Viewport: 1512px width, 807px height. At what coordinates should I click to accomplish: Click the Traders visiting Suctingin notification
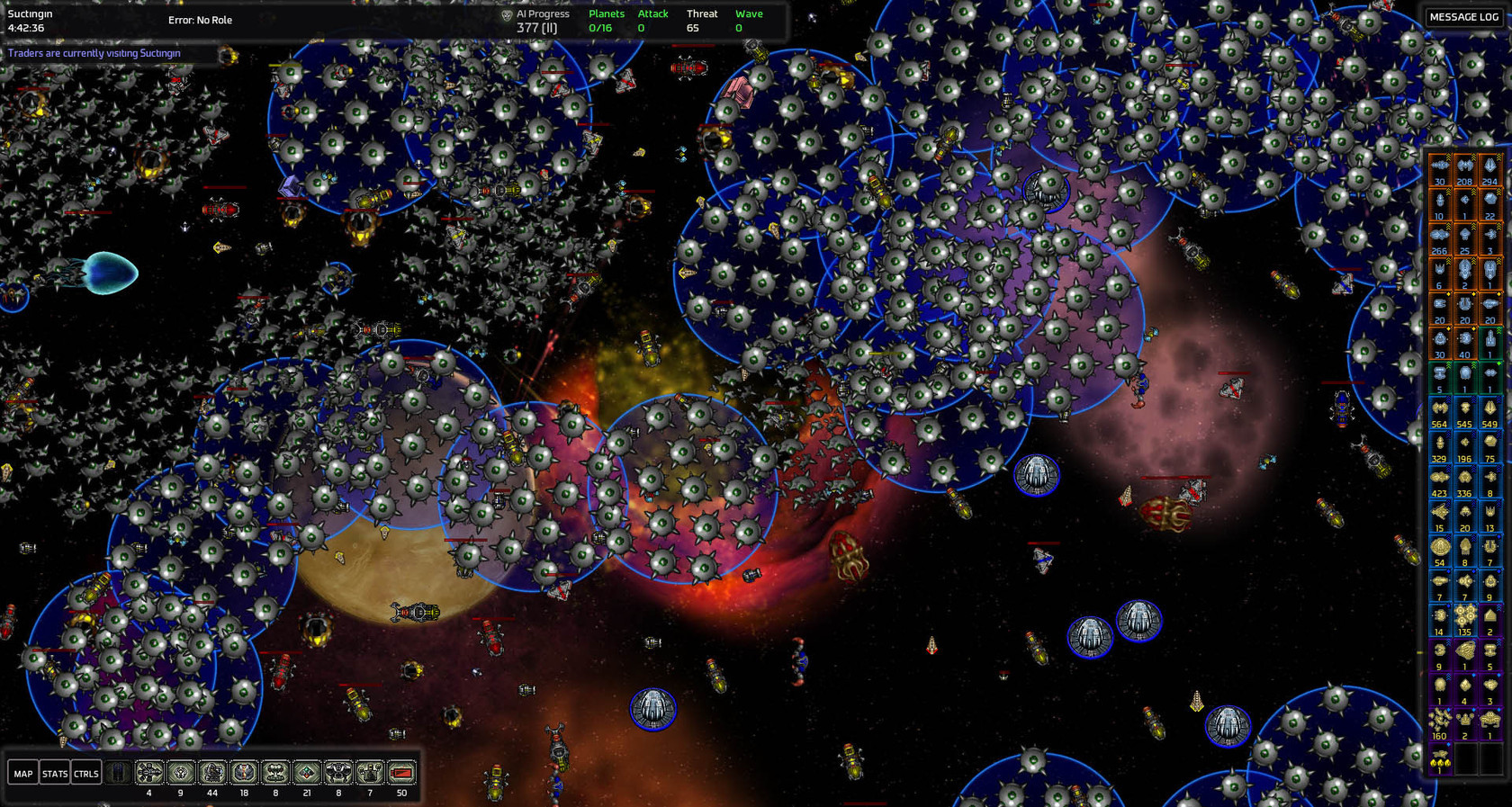click(x=94, y=53)
